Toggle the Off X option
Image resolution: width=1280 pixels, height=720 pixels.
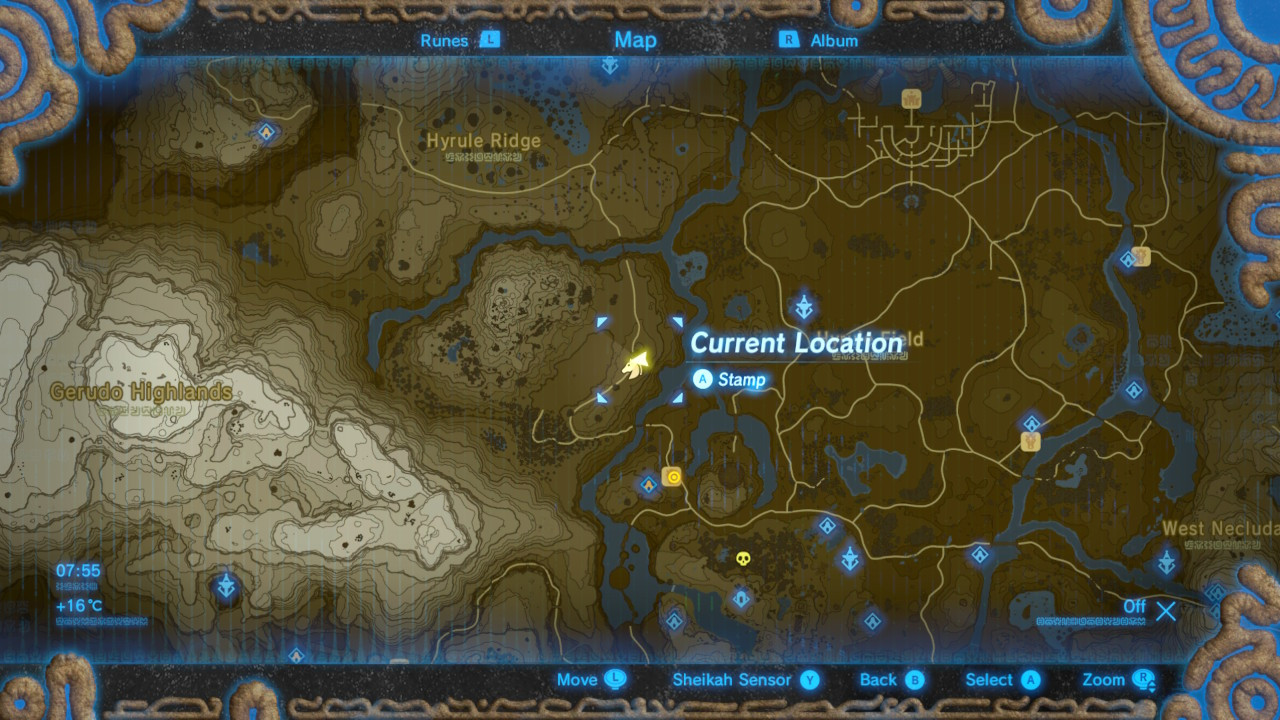tap(1165, 610)
